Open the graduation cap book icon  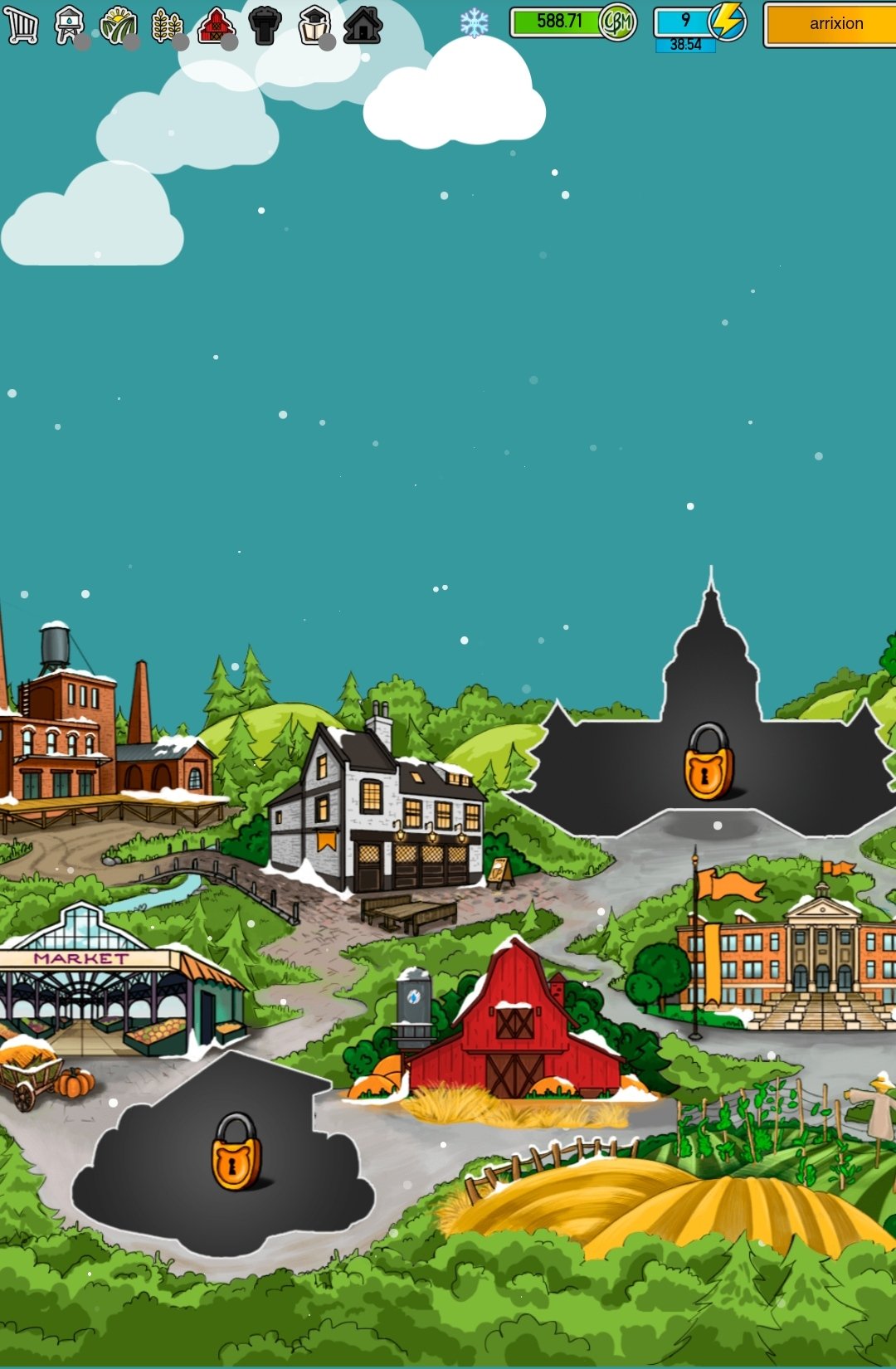pos(314,25)
